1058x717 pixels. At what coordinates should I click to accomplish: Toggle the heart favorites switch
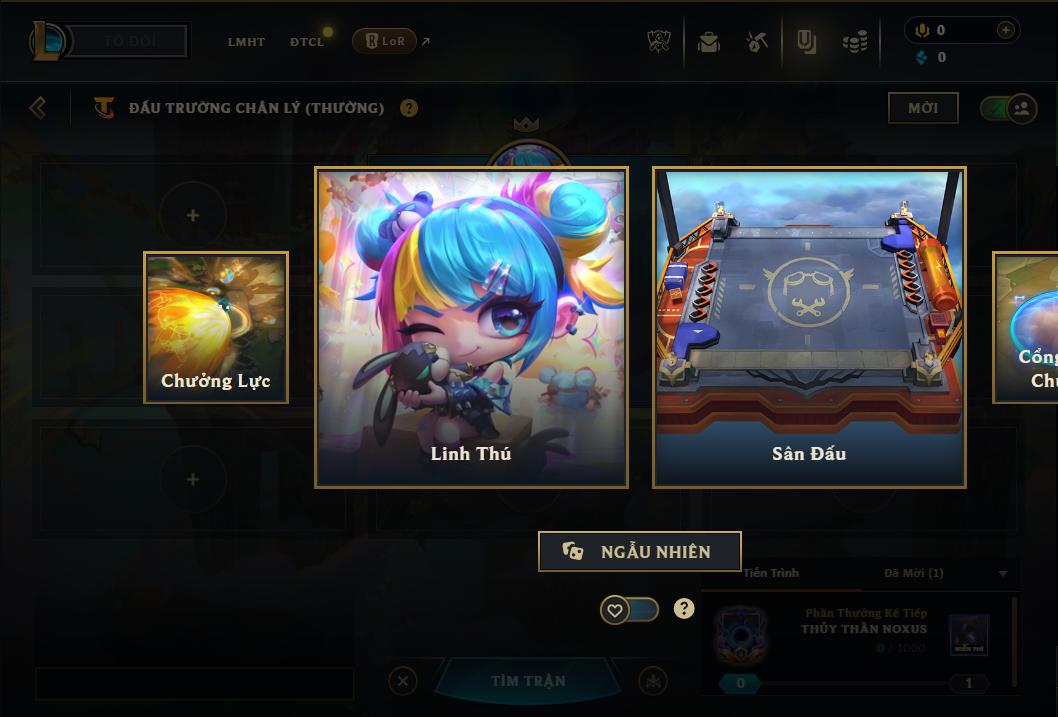(x=630, y=609)
